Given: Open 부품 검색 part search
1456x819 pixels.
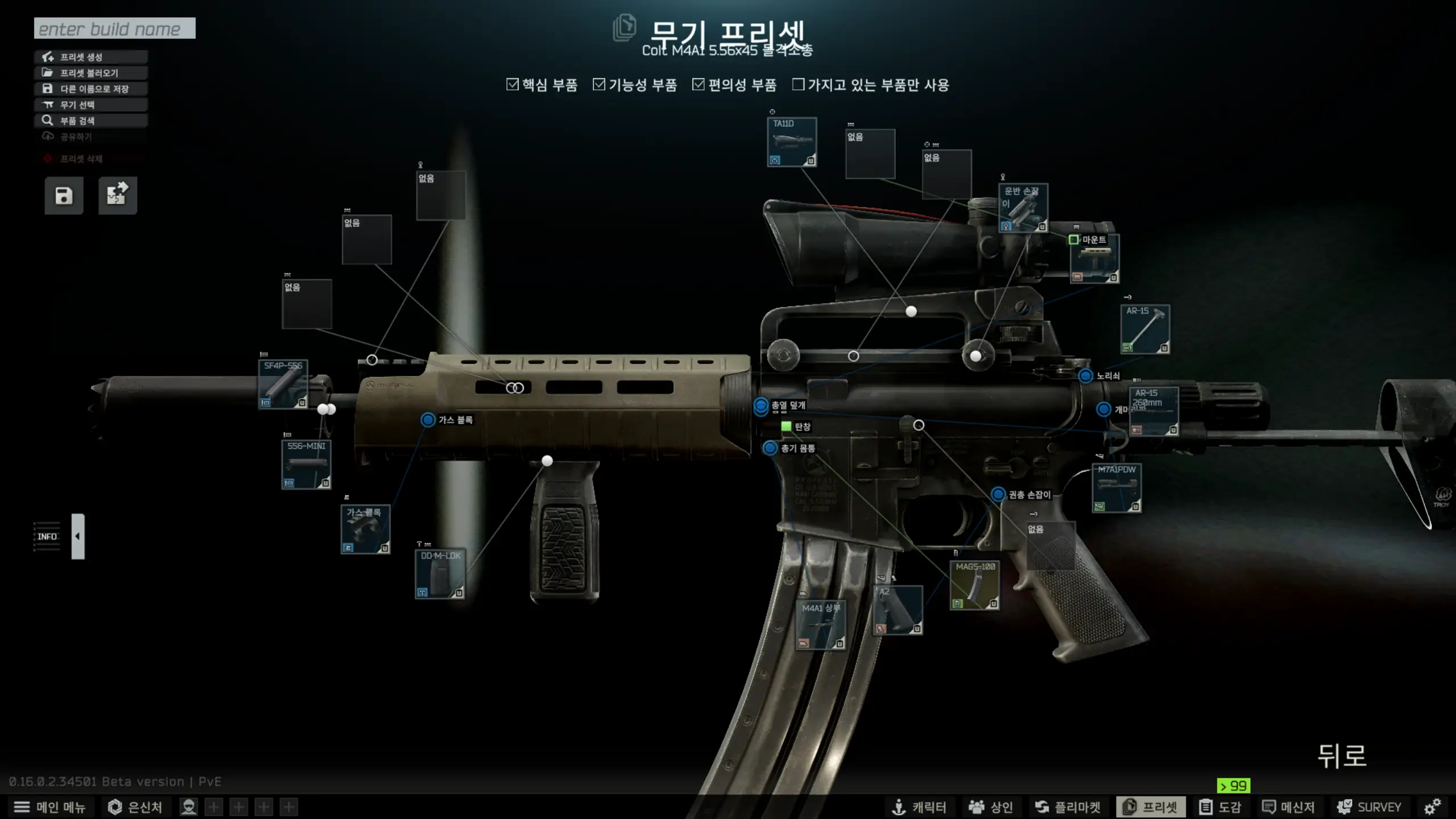Looking at the screenshot, I should point(91,121).
